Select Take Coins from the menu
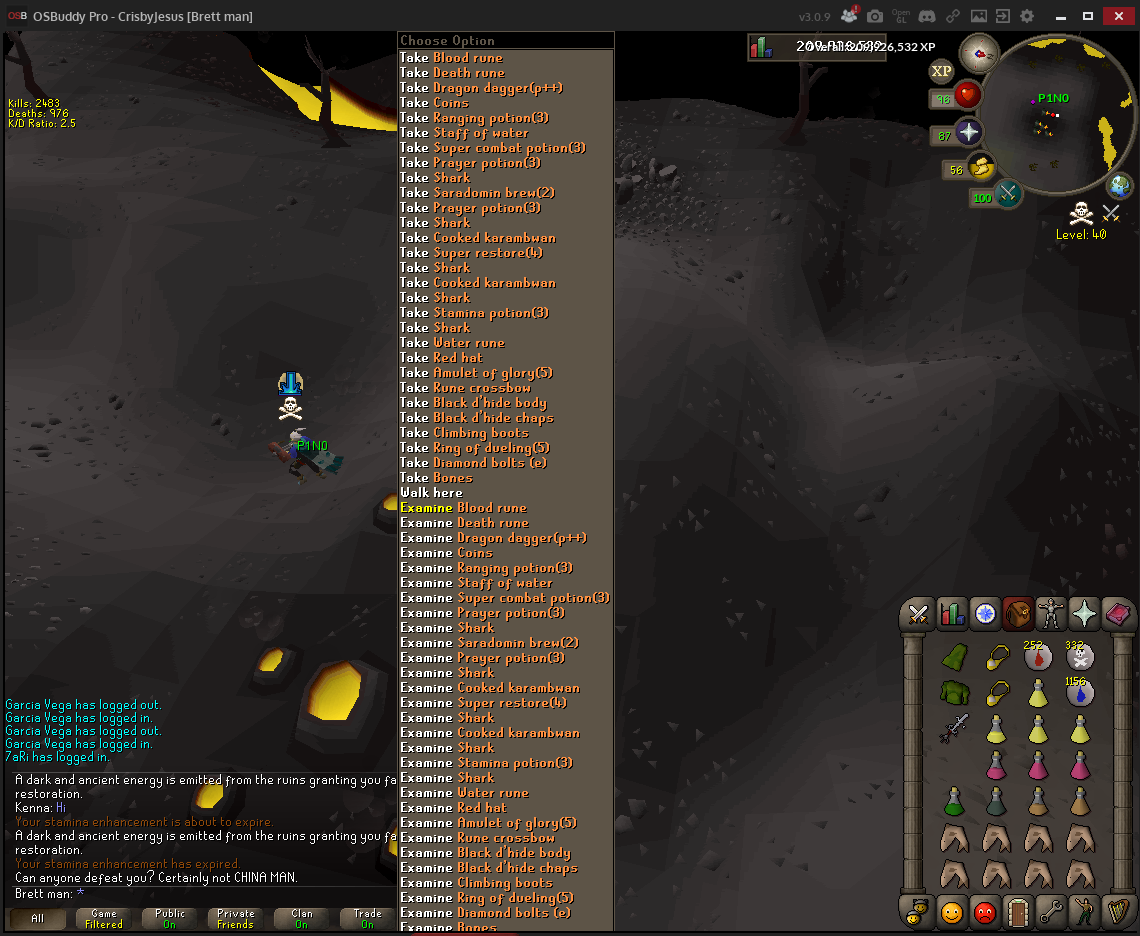Image resolution: width=1140 pixels, height=936 pixels. pyautogui.click(x=434, y=103)
